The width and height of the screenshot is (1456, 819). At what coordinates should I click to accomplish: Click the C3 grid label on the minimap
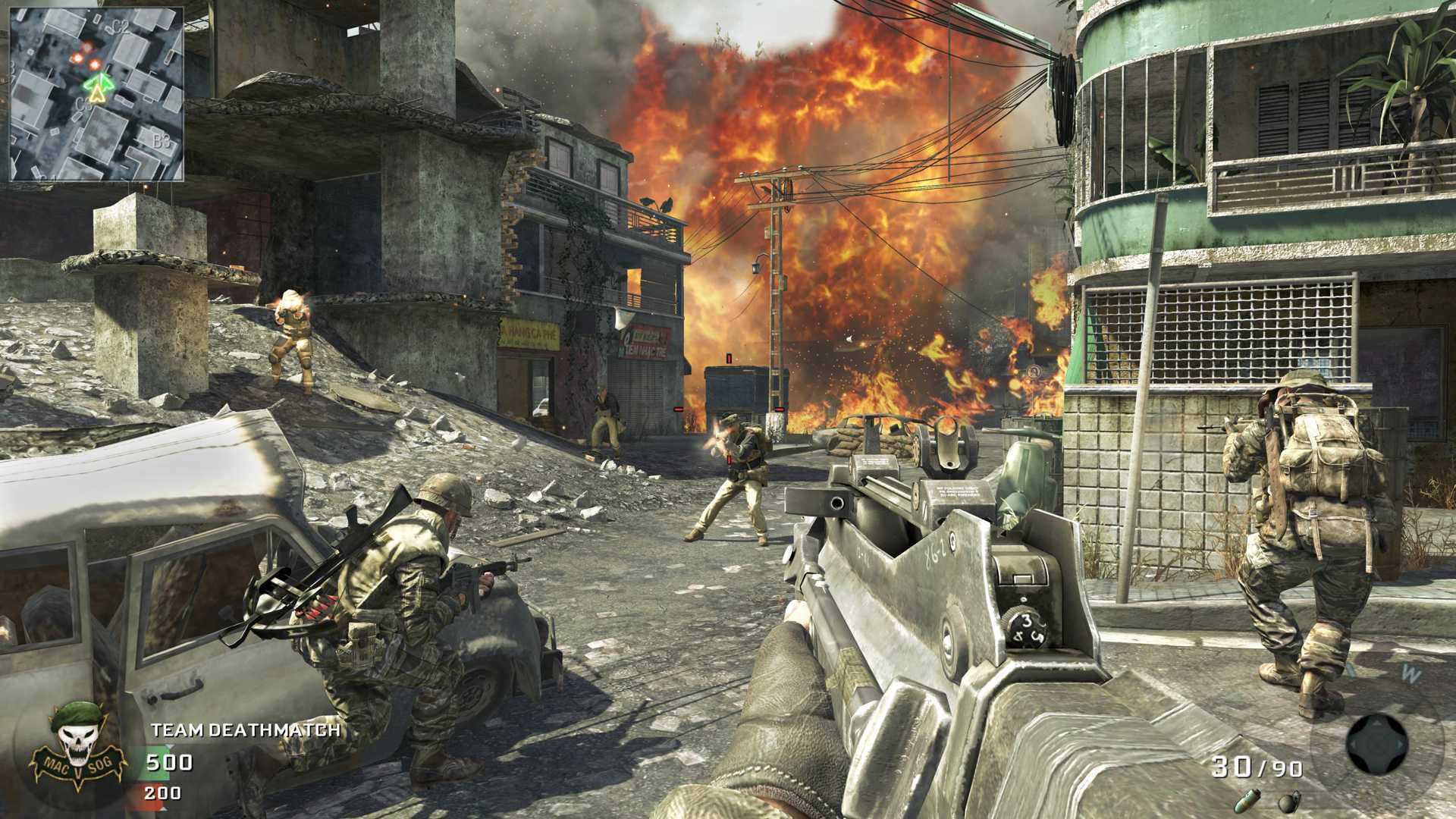(85, 102)
